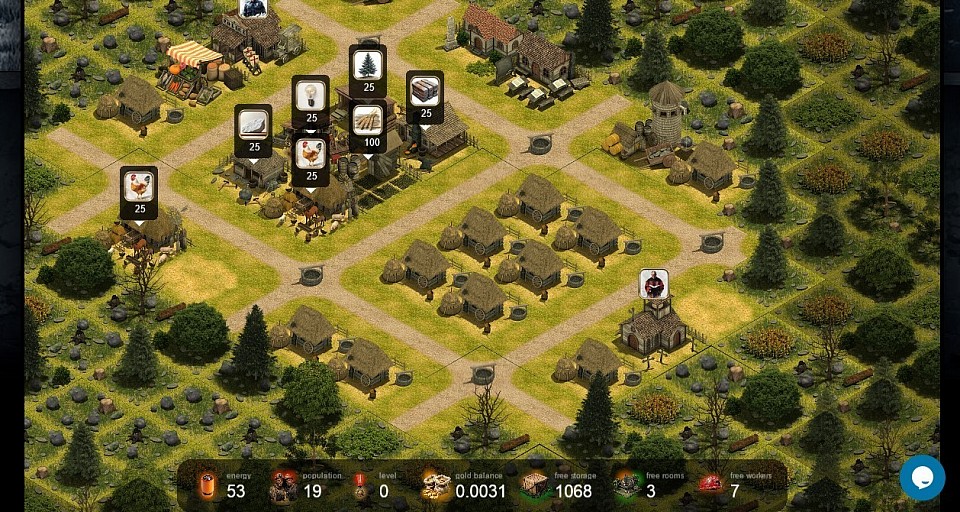Collect the chicken bubble directly below the lightbulb
960x512 pixels.
[x=311, y=156]
